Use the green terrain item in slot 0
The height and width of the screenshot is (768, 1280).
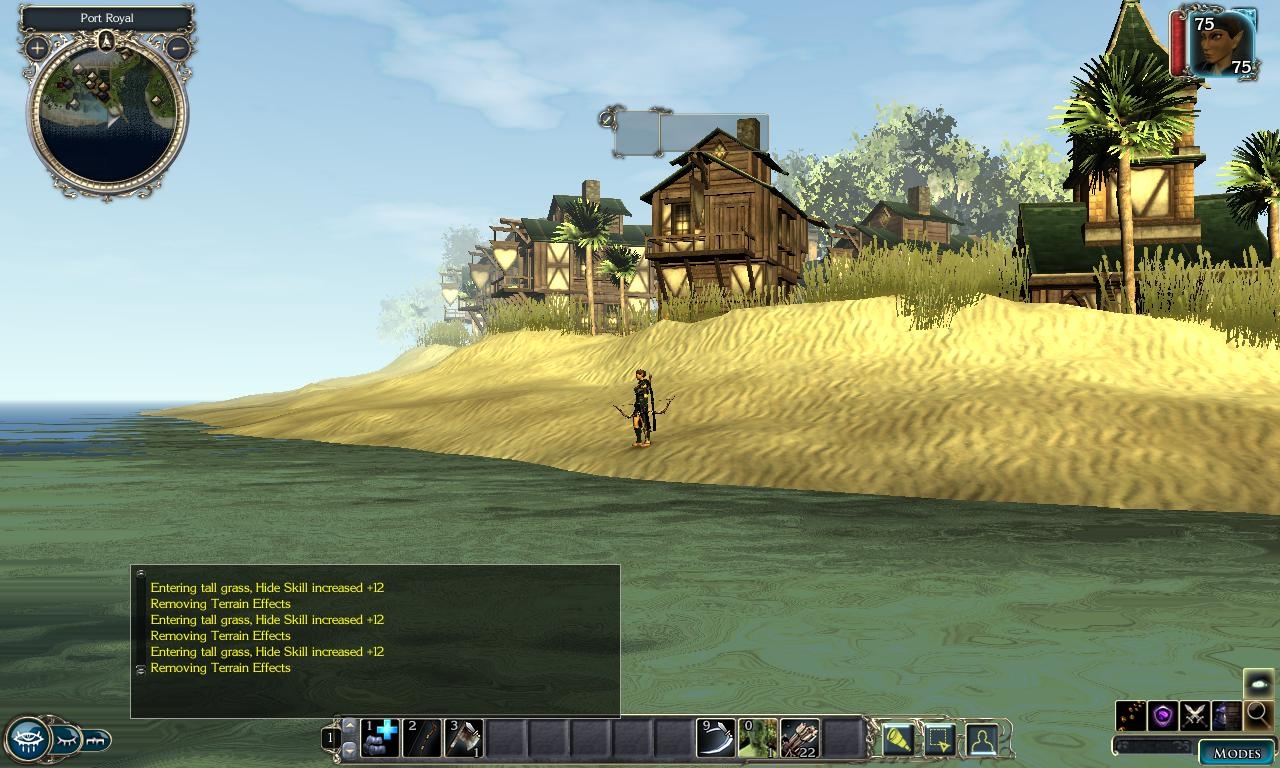point(758,738)
